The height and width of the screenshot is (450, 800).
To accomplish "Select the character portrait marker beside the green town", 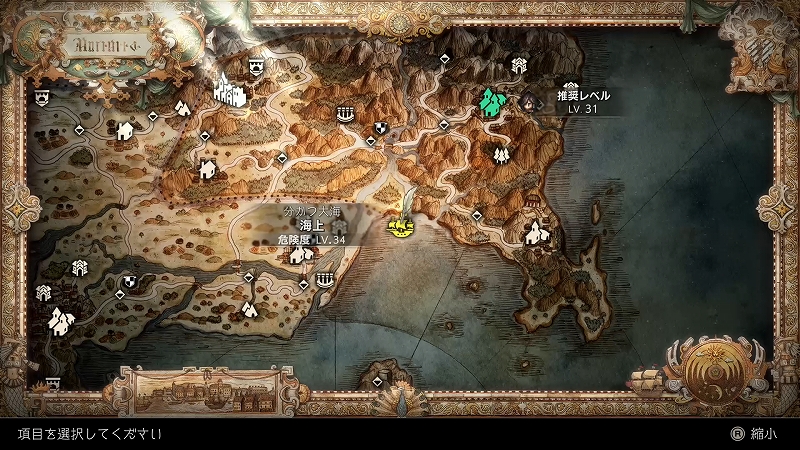I will [526, 100].
